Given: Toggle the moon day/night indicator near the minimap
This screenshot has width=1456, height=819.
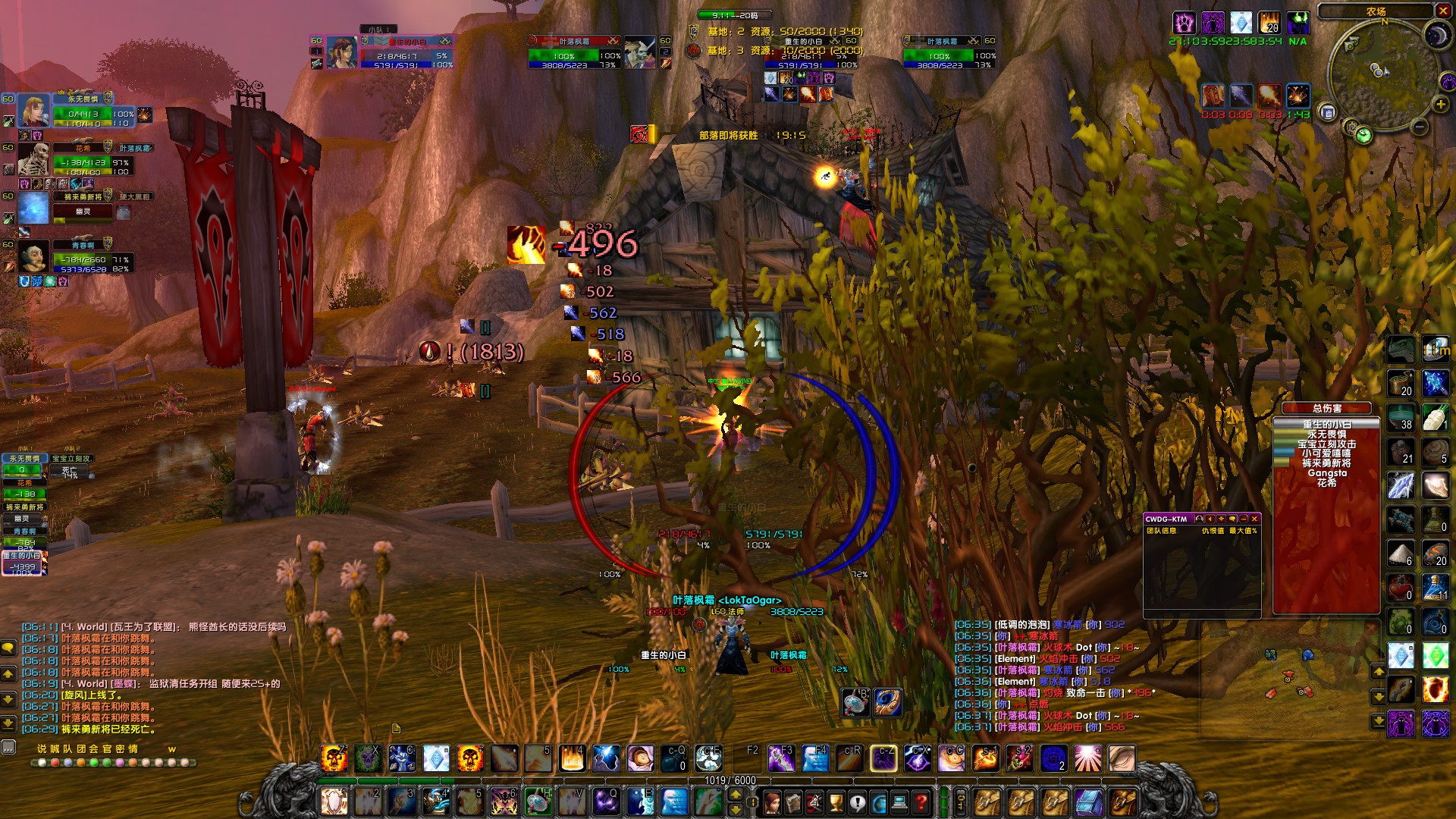Looking at the screenshot, I should (1436, 36).
